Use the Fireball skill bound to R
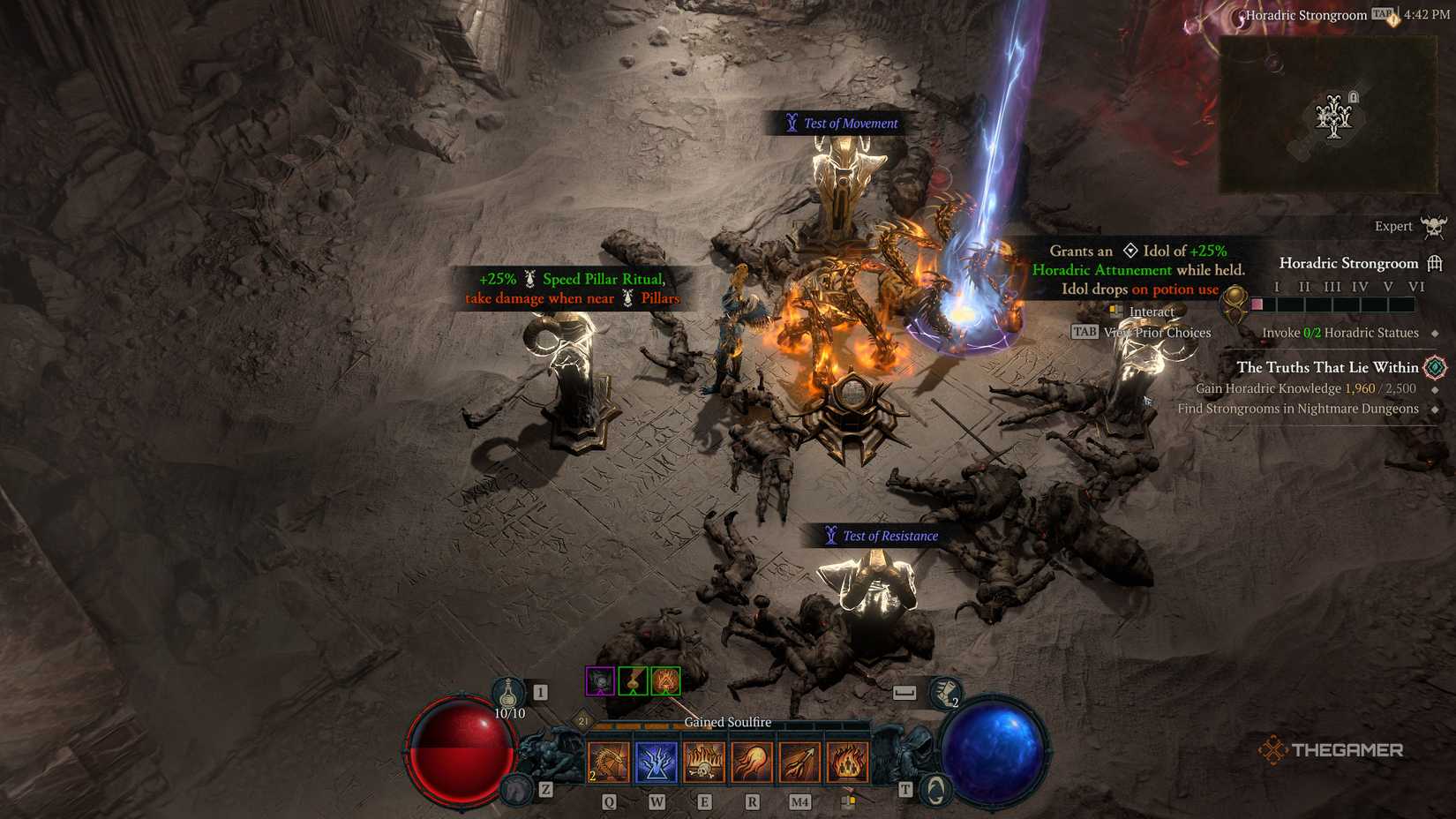Viewport: 1456px width, 819px height. click(752, 761)
